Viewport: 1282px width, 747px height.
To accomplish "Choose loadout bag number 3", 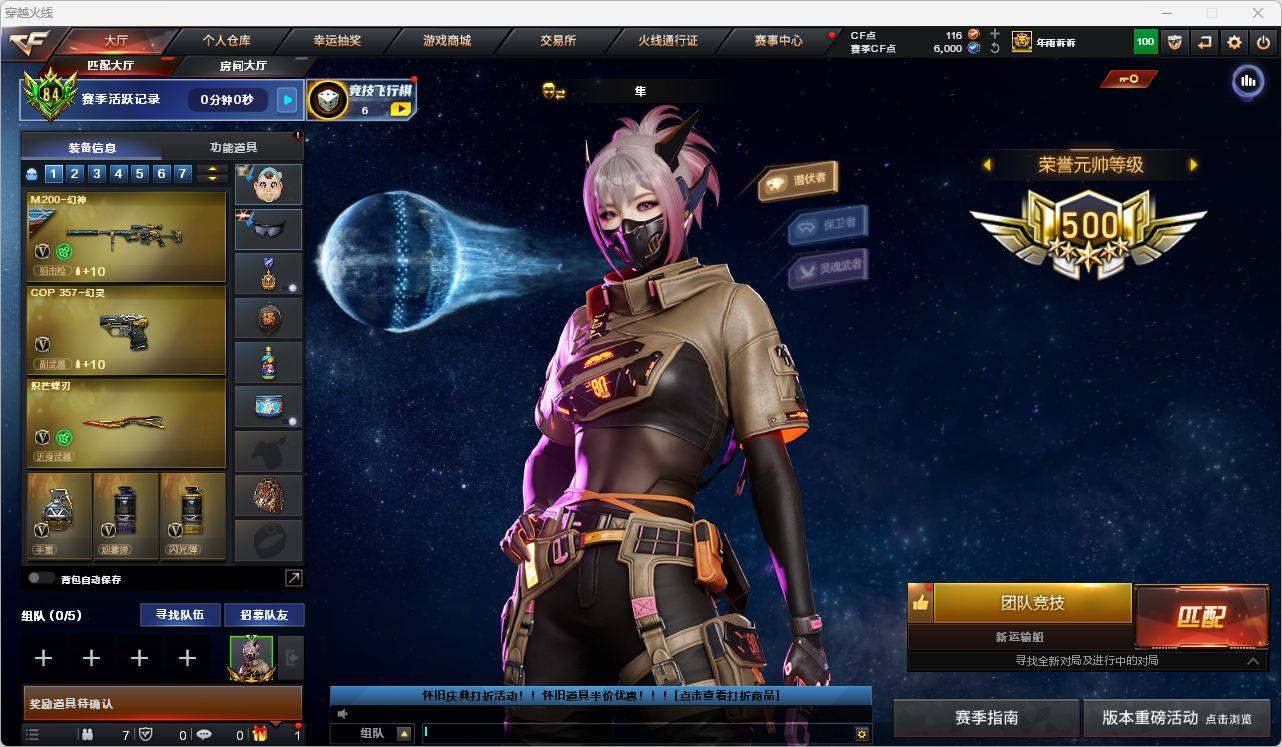I will pos(97,174).
